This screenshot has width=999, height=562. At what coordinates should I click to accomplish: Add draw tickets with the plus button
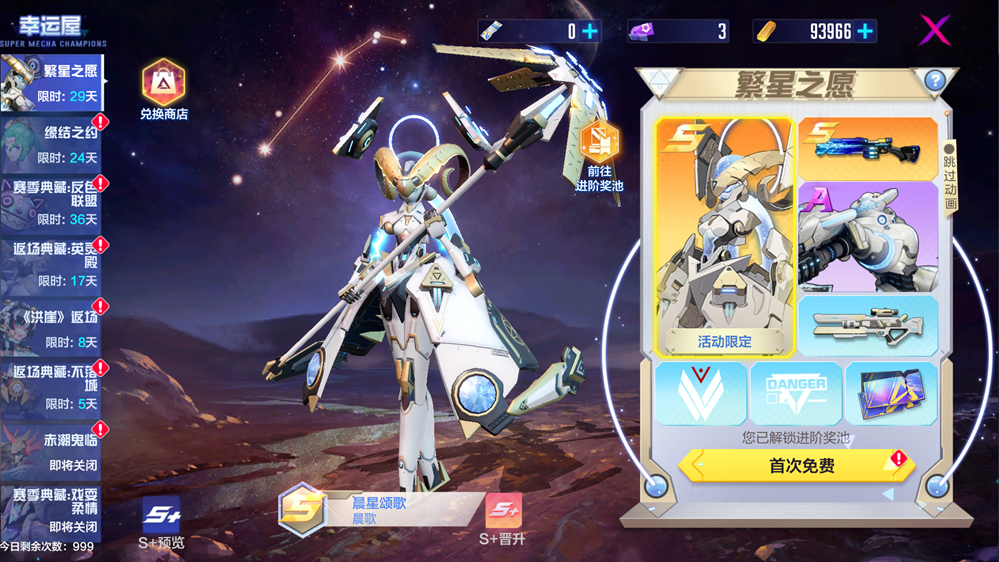(x=590, y=31)
